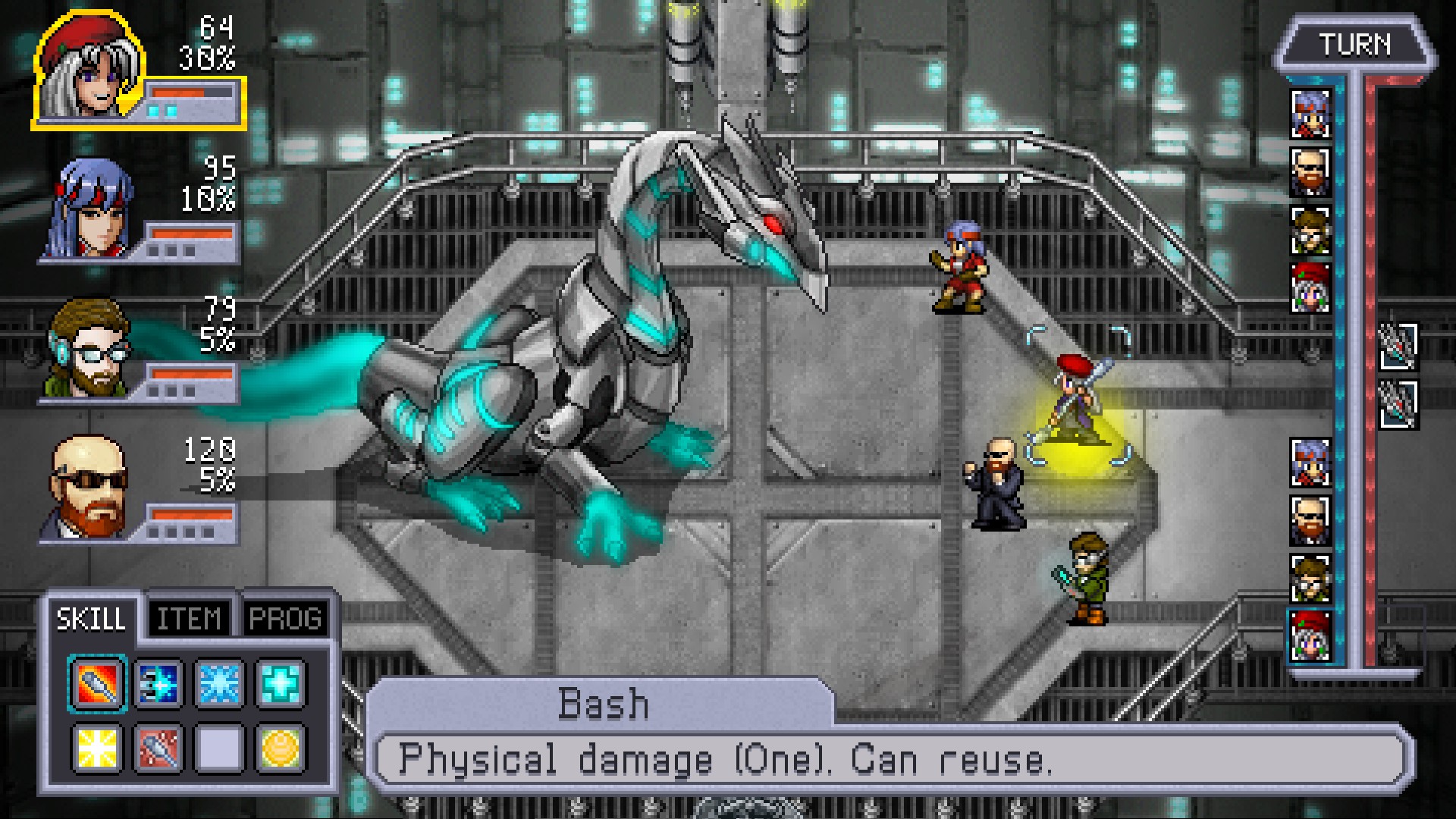
Task: Pick the bearded man with glasses portrait
Action: [x=89, y=349]
